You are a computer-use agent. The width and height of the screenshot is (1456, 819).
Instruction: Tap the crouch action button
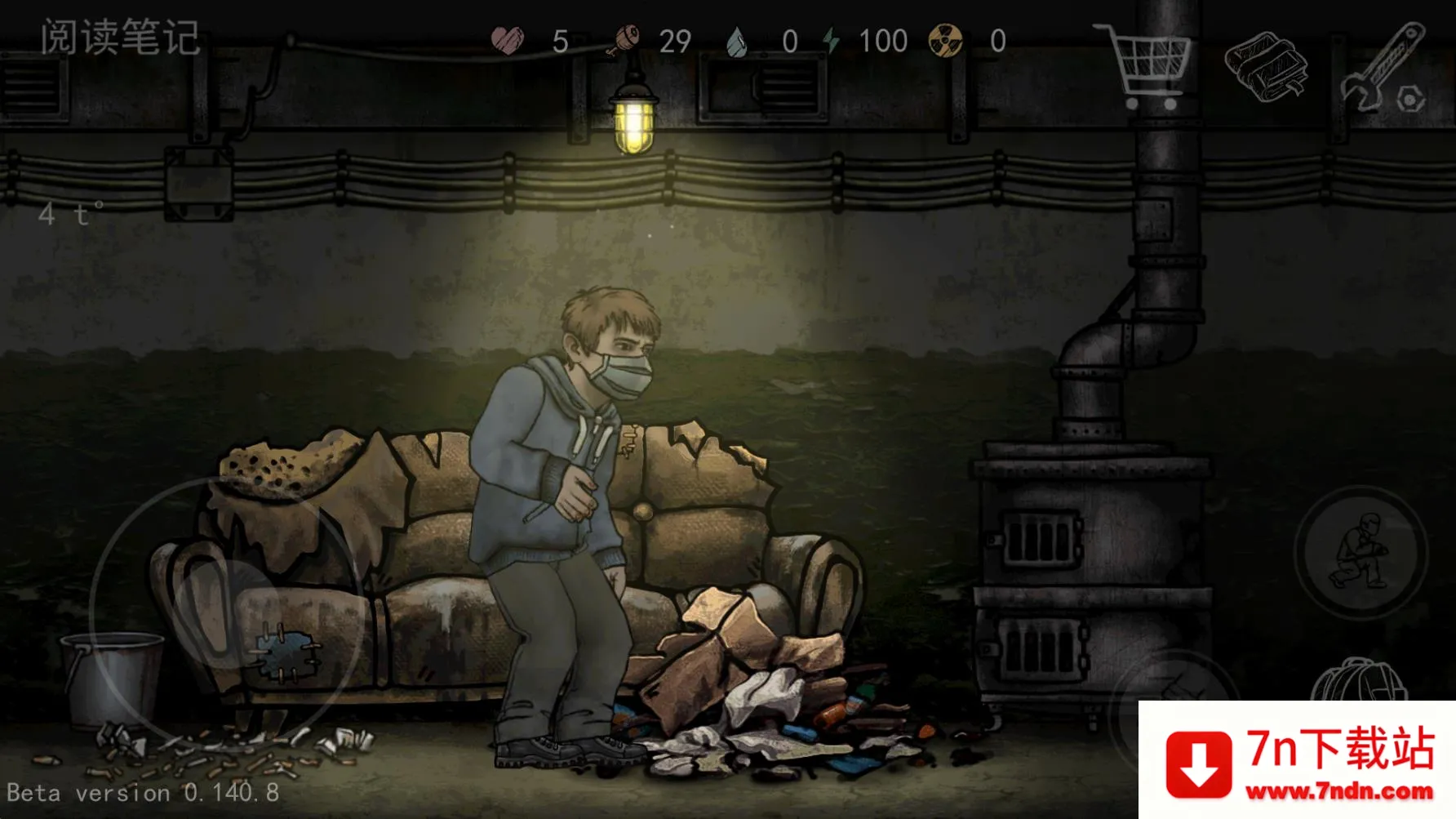1361,553
